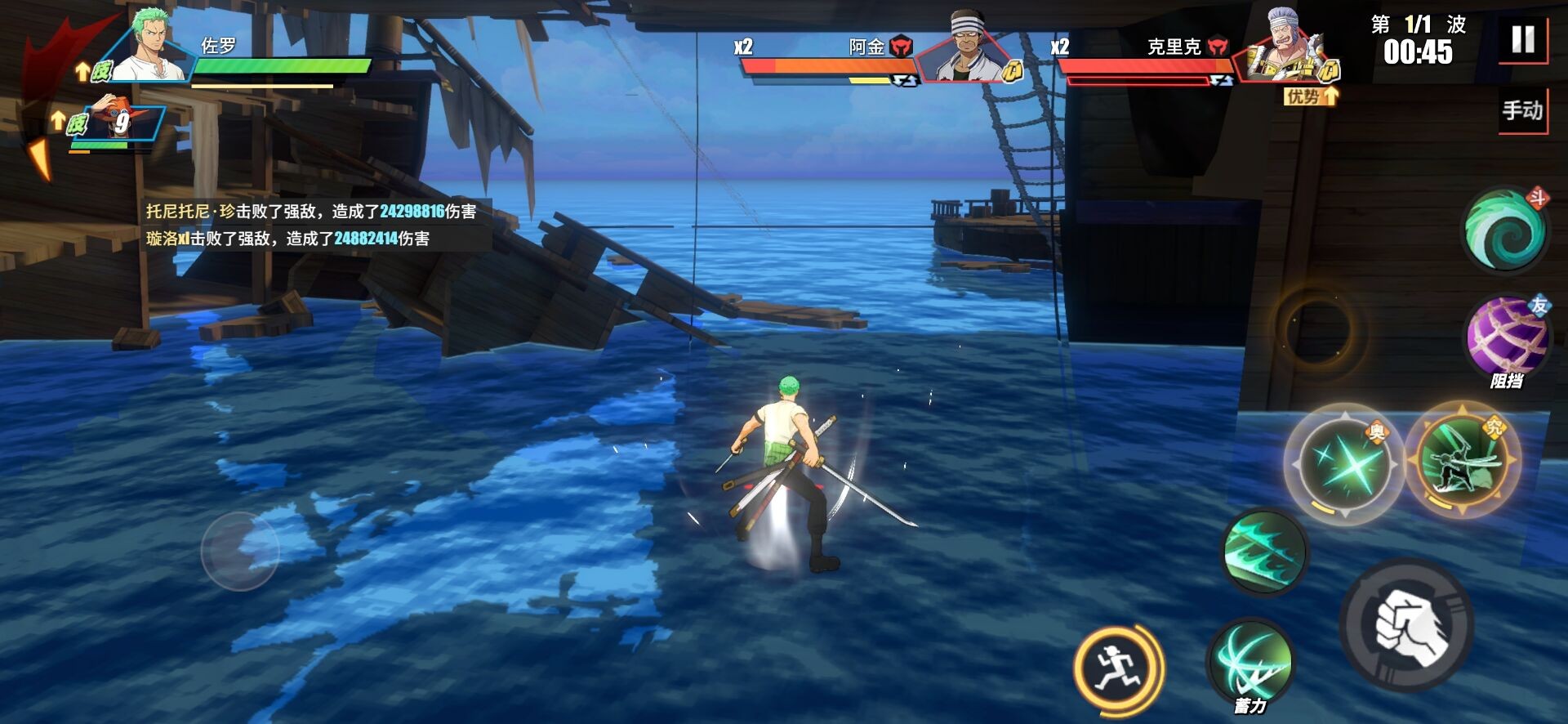Image resolution: width=1568 pixels, height=724 pixels.
Task: Toggle the 手动 manual mode button
Action: (1523, 110)
